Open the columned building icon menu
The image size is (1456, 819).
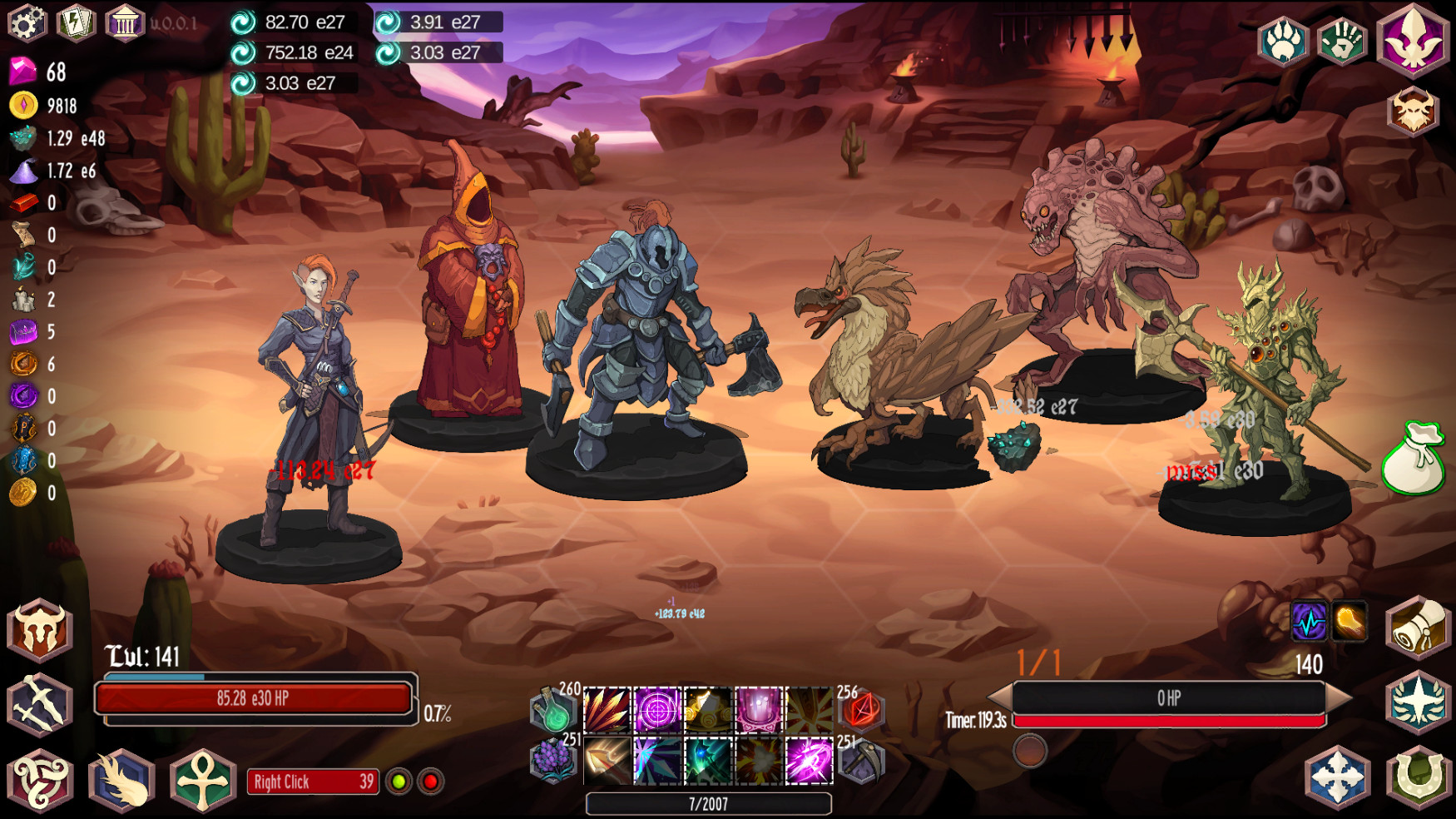[124, 22]
